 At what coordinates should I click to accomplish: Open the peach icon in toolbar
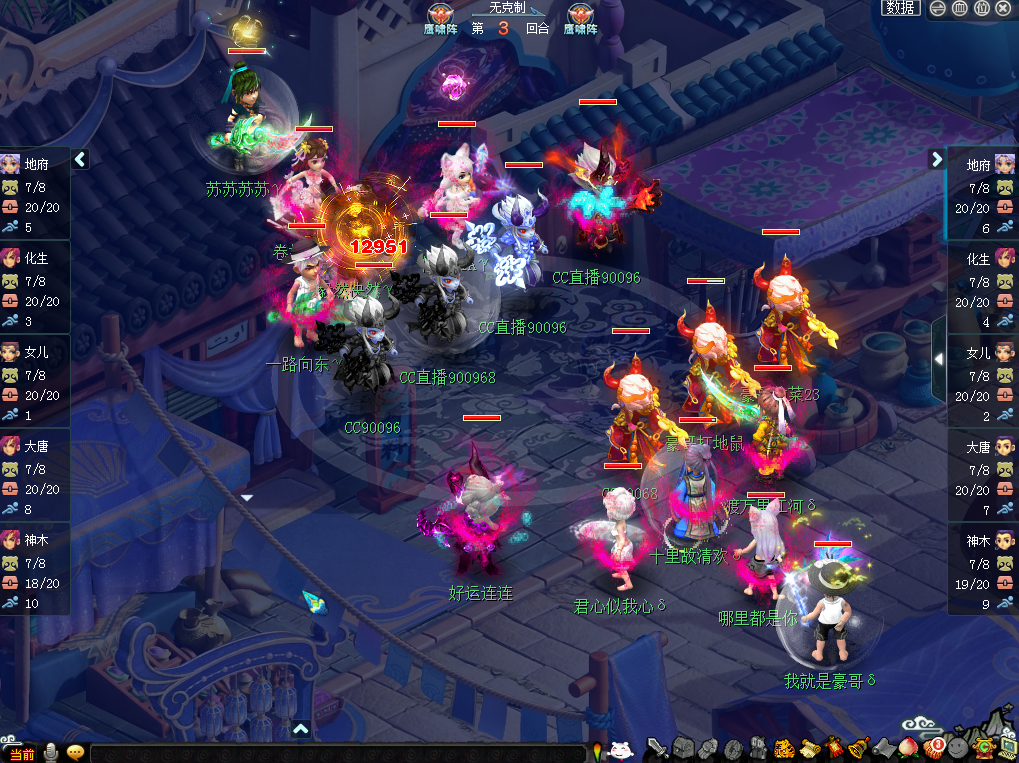click(909, 747)
